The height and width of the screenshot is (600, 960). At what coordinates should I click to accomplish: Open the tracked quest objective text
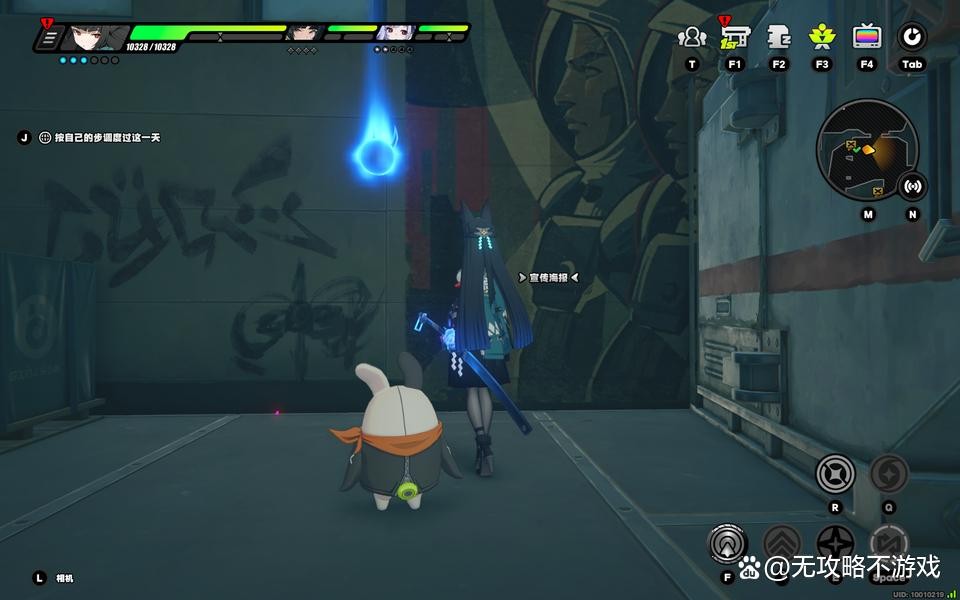(99, 138)
